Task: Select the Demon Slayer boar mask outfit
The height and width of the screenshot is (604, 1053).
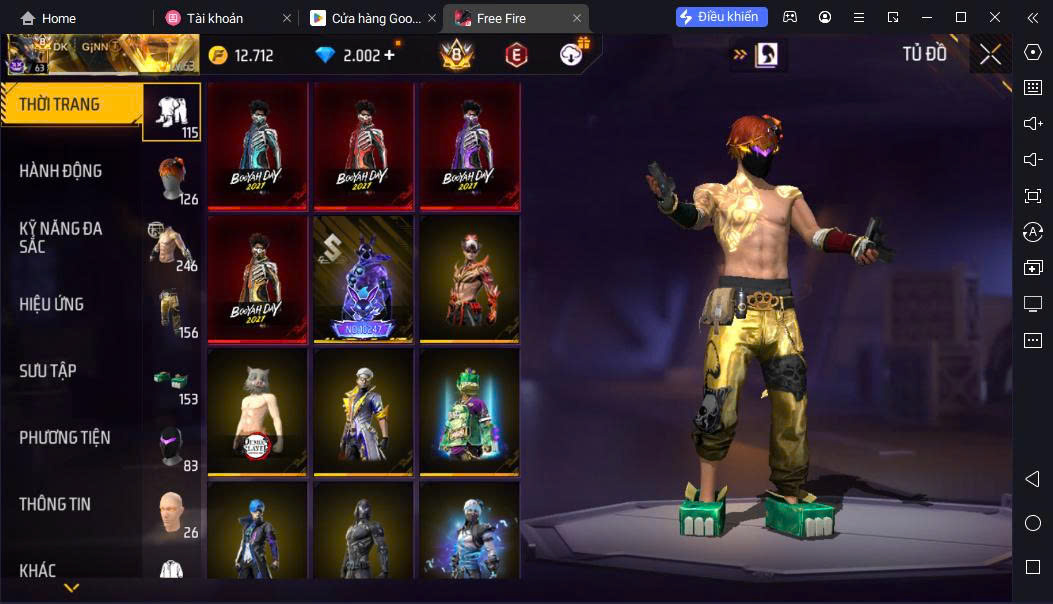Action: [x=257, y=410]
